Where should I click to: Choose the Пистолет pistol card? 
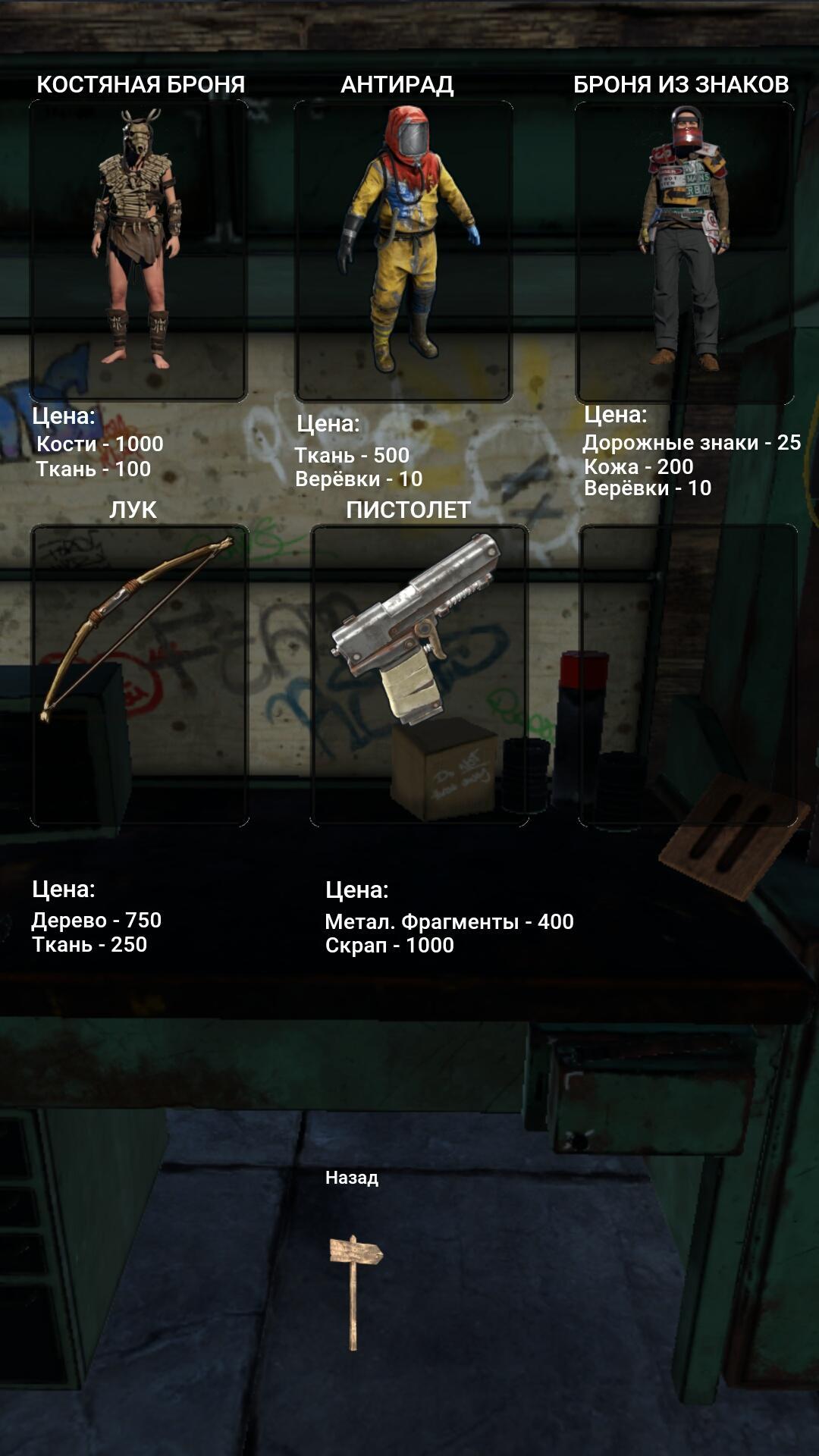419,675
